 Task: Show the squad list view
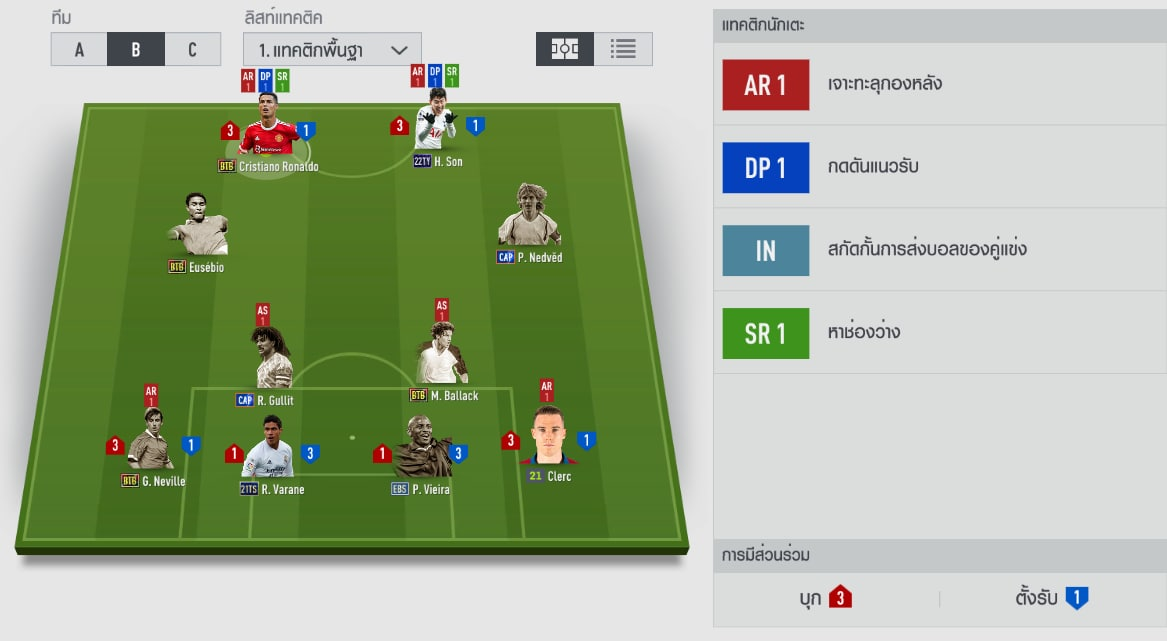pos(623,49)
